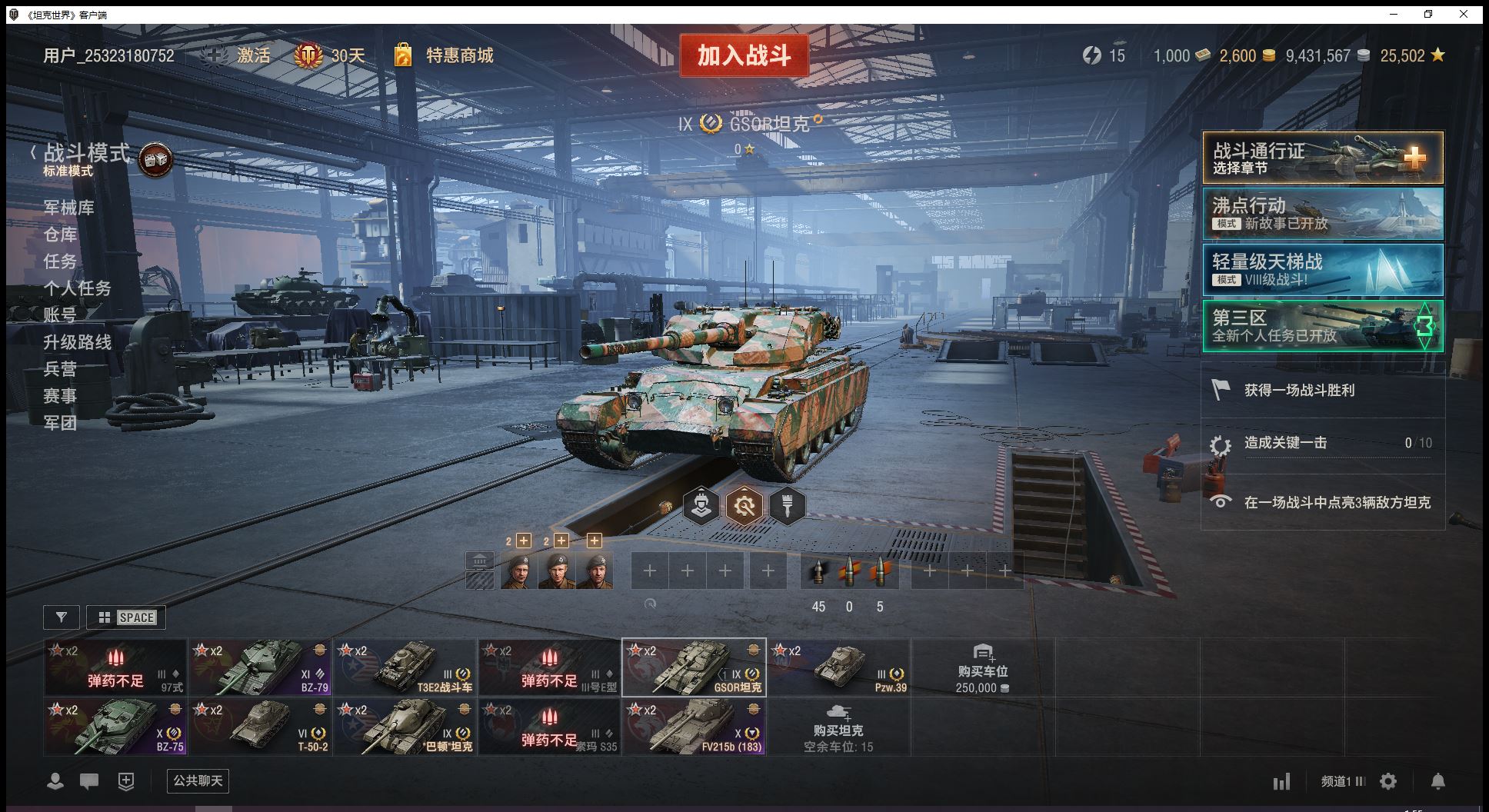Go to 仓库 storage

pos(60,235)
